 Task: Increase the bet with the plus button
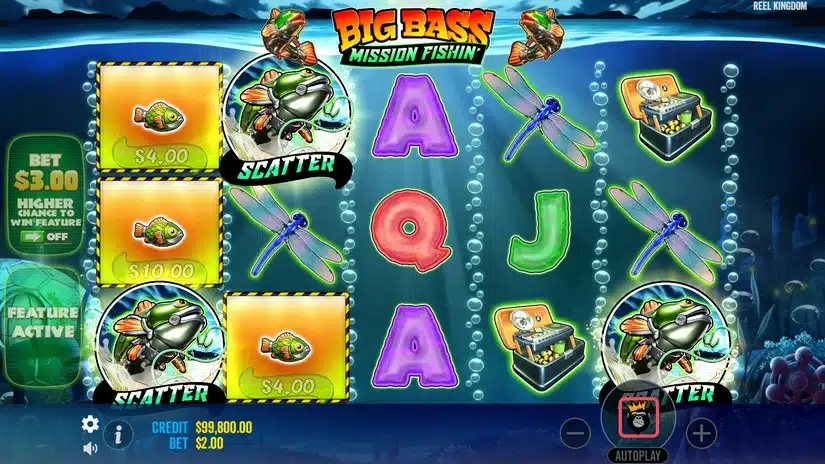click(x=702, y=433)
